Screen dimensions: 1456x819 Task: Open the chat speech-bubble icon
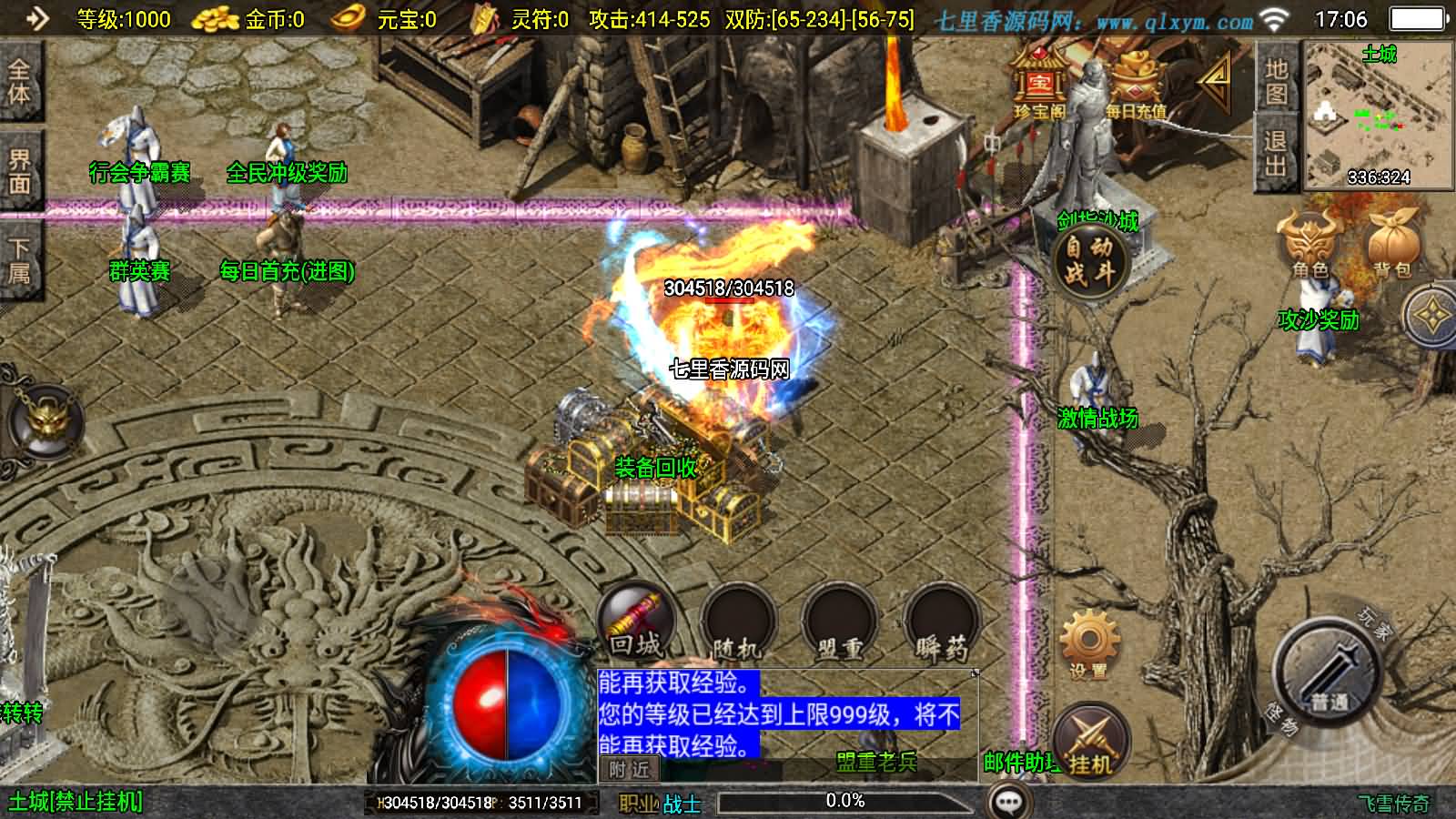coord(1009,802)
